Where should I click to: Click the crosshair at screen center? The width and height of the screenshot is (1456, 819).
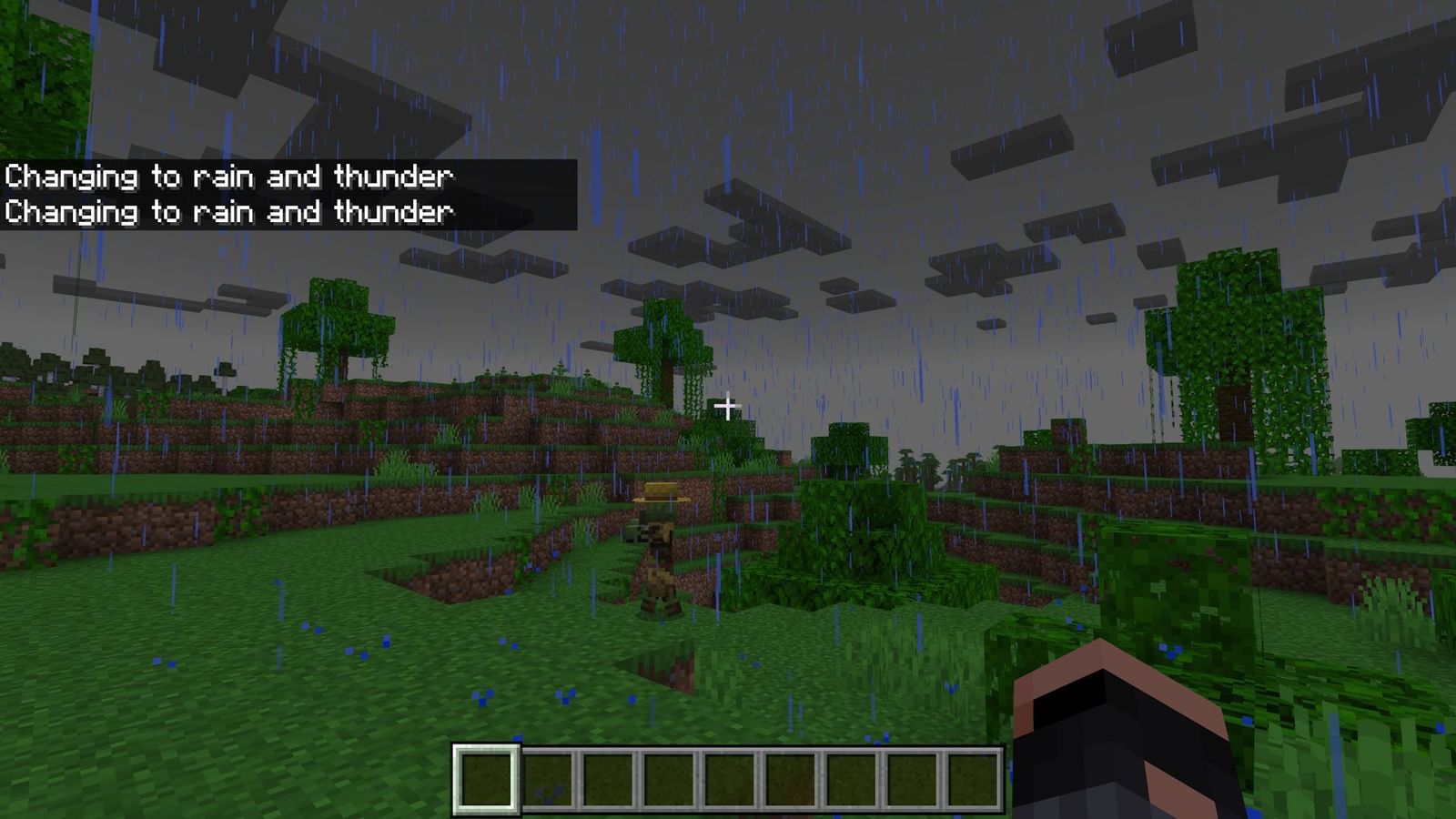click(x=728, y=405)
